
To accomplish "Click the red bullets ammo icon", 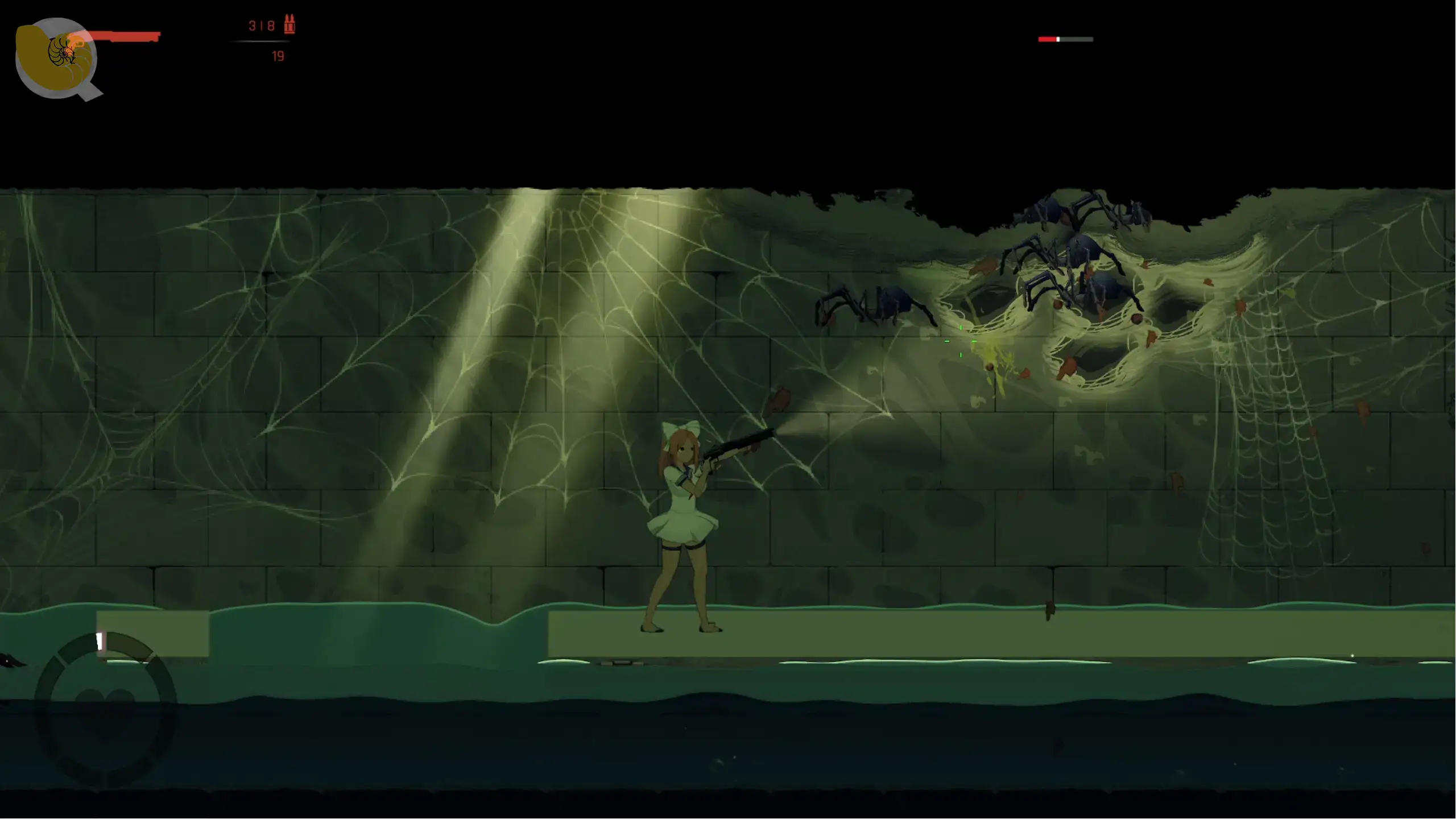I will [x=289, y=24].
